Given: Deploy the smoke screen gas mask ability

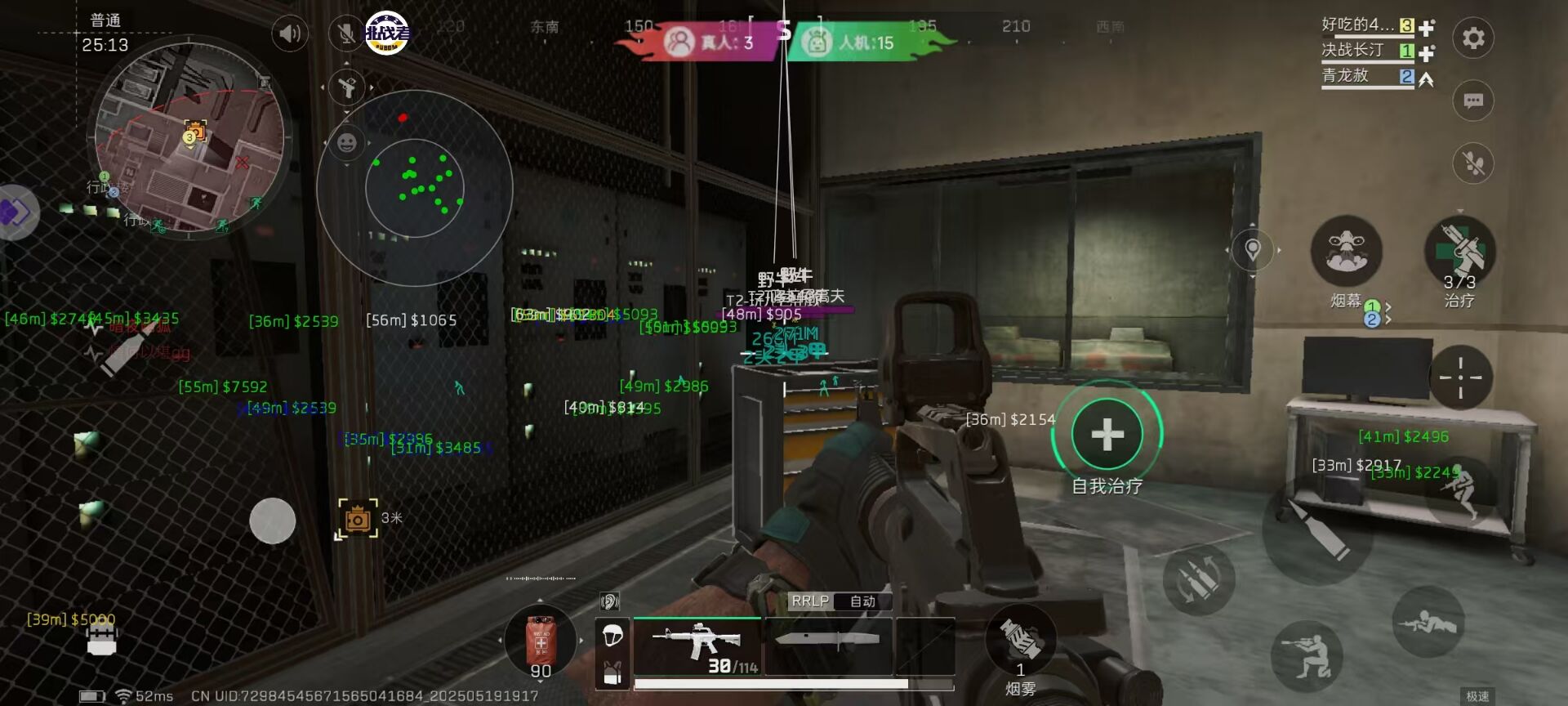Looking at the screenshot, I should pyautogui.click(x=1346, y=252).
